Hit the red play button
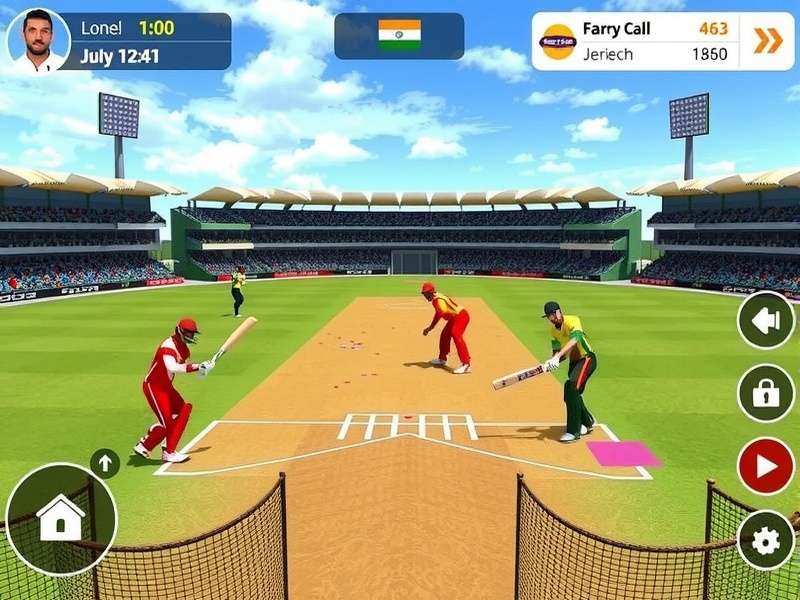Viewport: 800px width, 600px height. pos(765,466)
